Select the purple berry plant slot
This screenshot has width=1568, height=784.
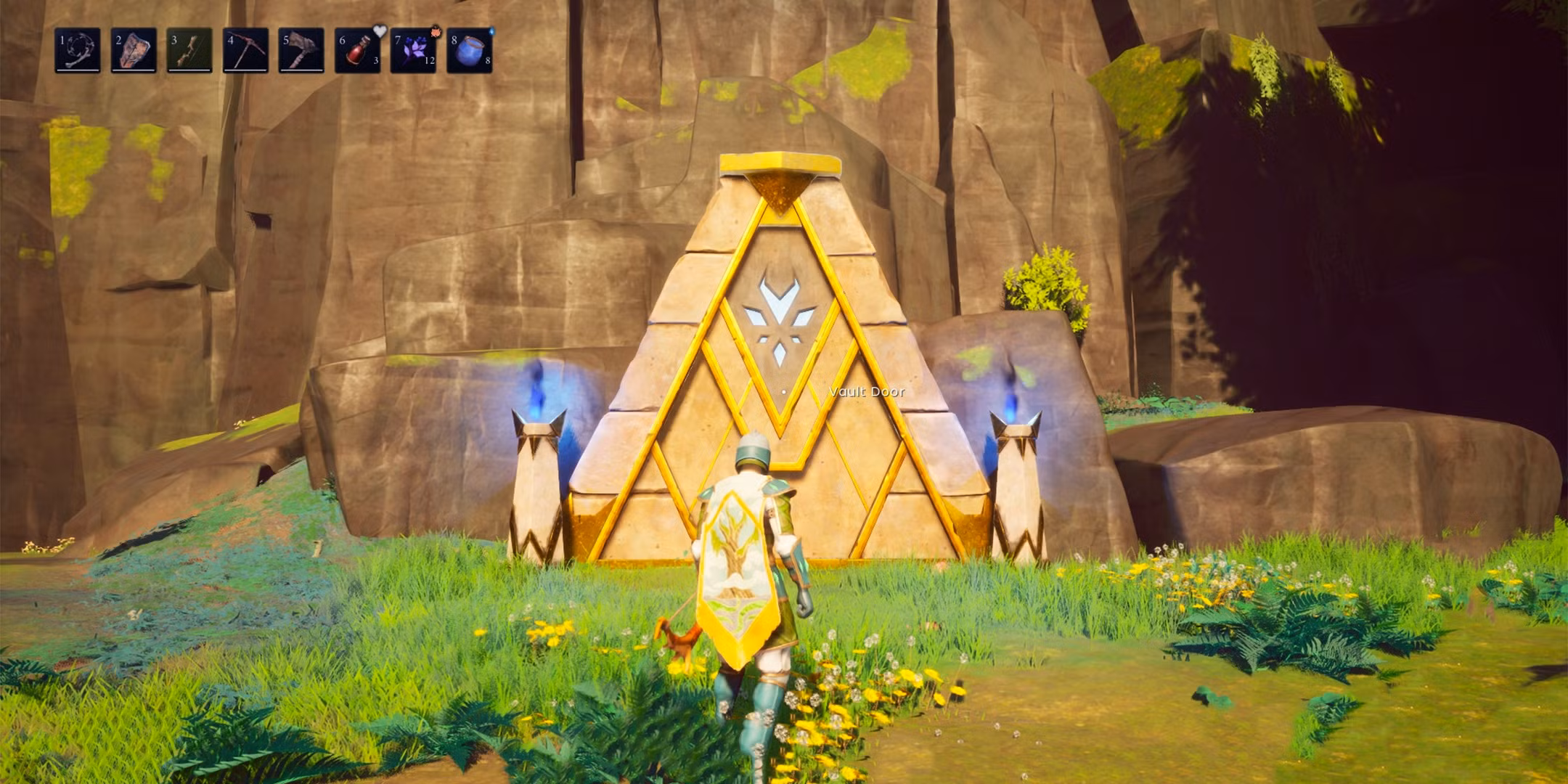point(413,50)
